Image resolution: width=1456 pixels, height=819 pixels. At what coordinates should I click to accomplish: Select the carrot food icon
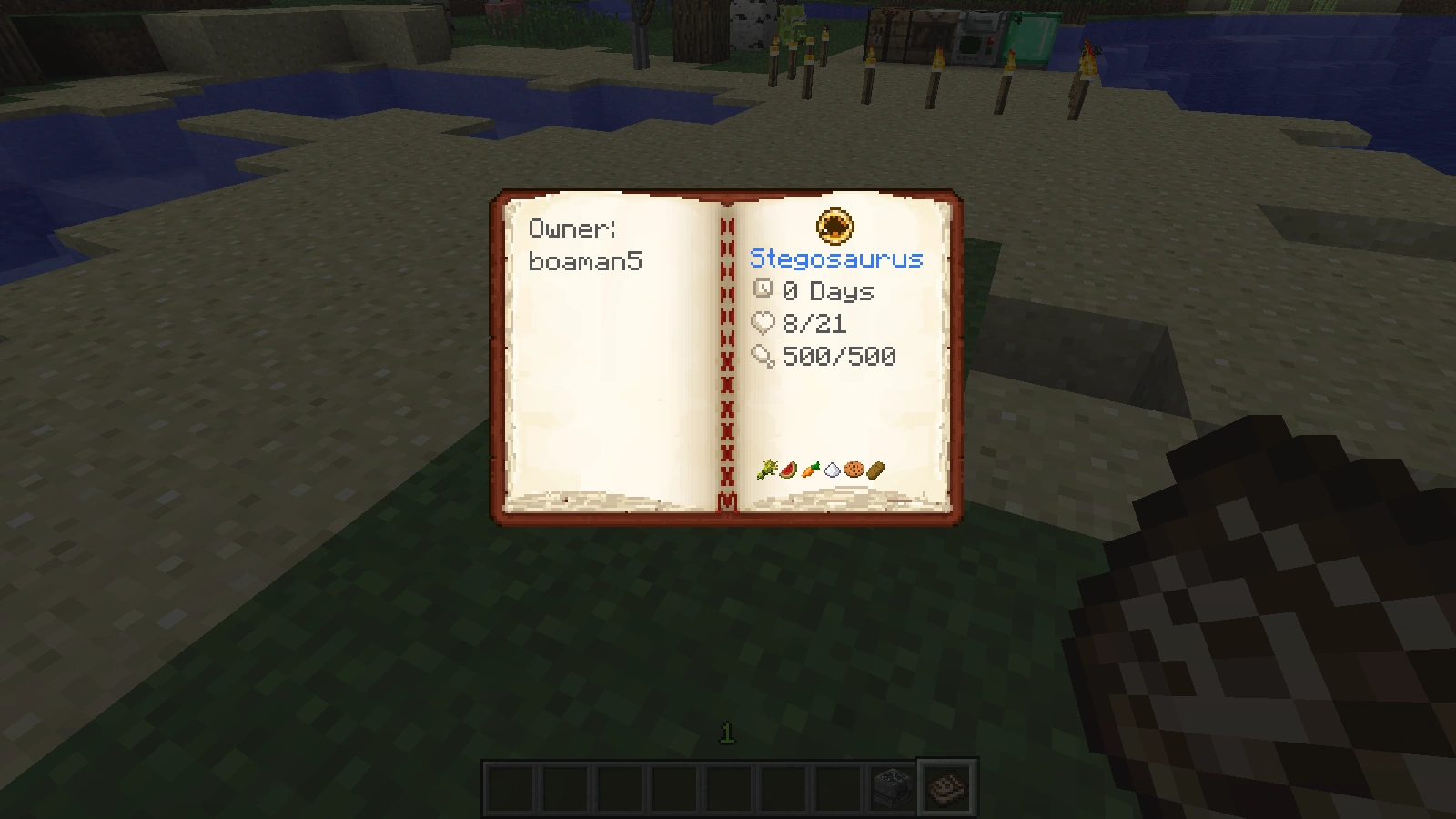[x=811, y=470]
